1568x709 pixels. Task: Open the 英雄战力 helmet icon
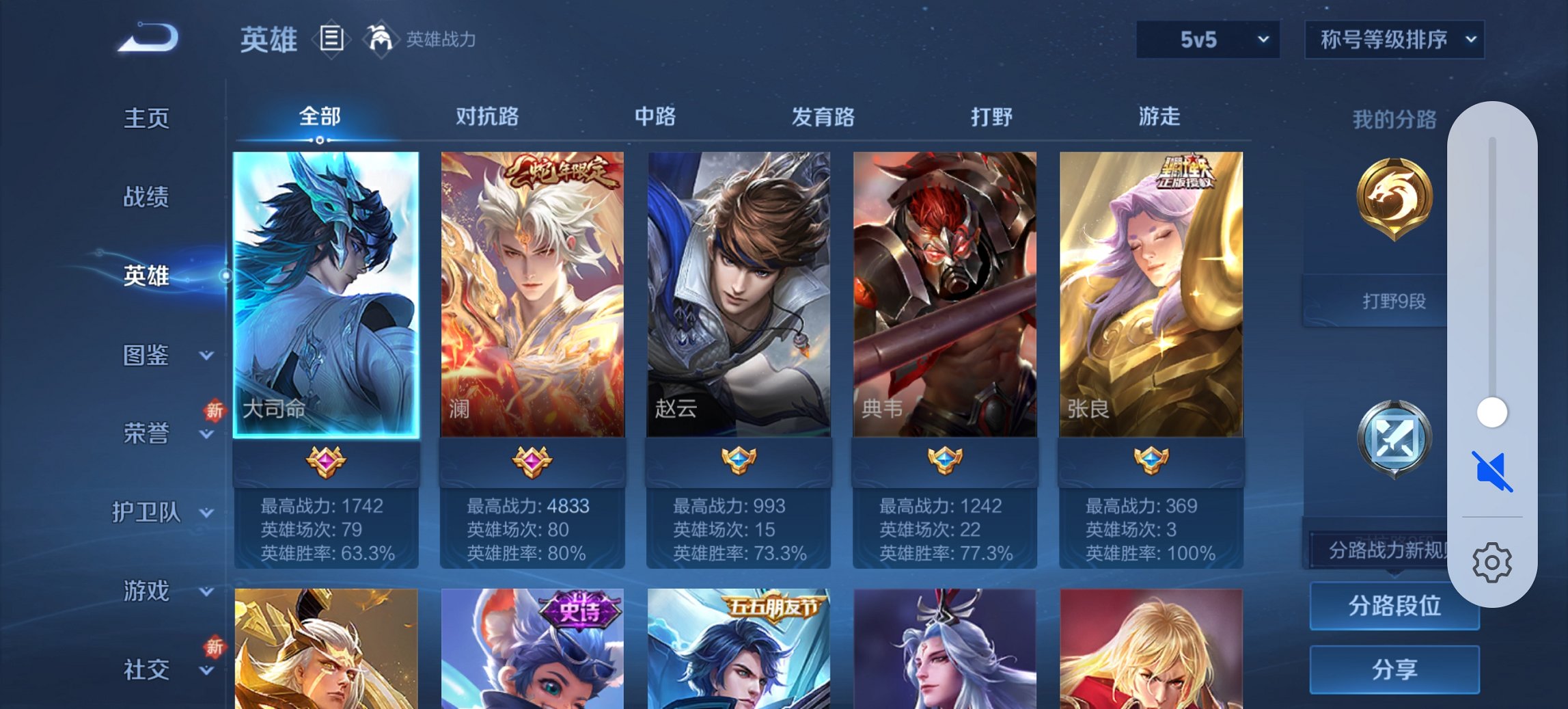tap(381, 40)
